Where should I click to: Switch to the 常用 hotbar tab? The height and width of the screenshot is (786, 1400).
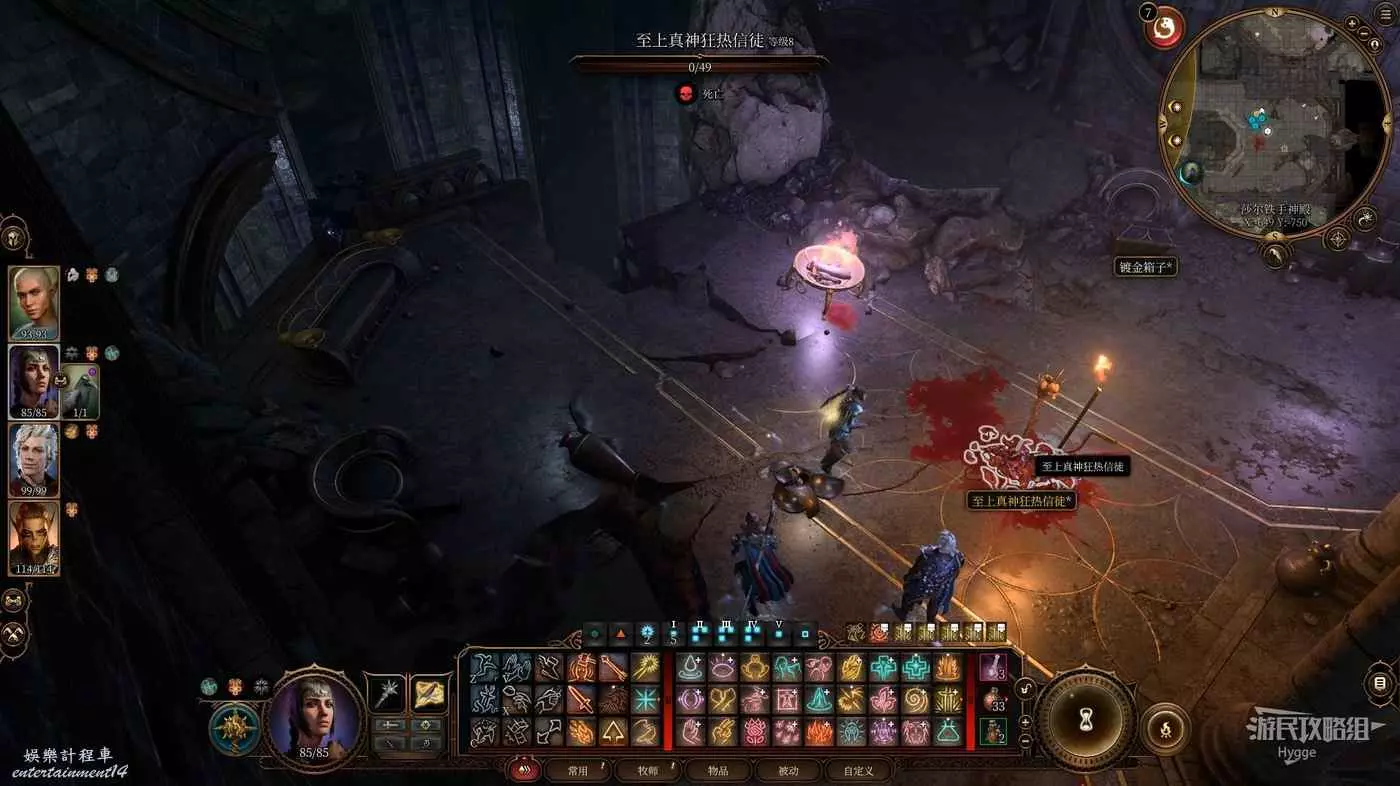[578, 770]
